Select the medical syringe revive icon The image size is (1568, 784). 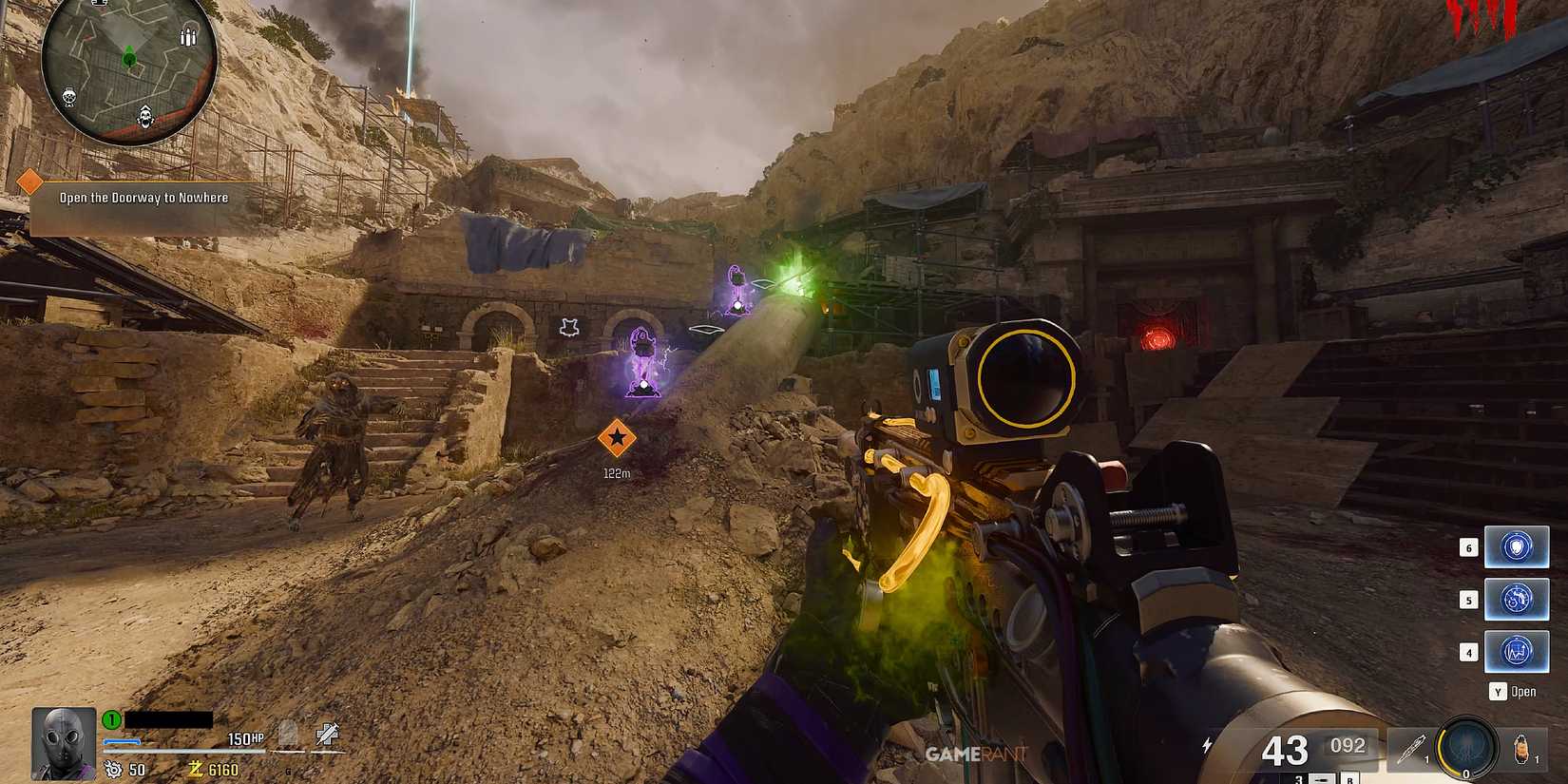328,736
